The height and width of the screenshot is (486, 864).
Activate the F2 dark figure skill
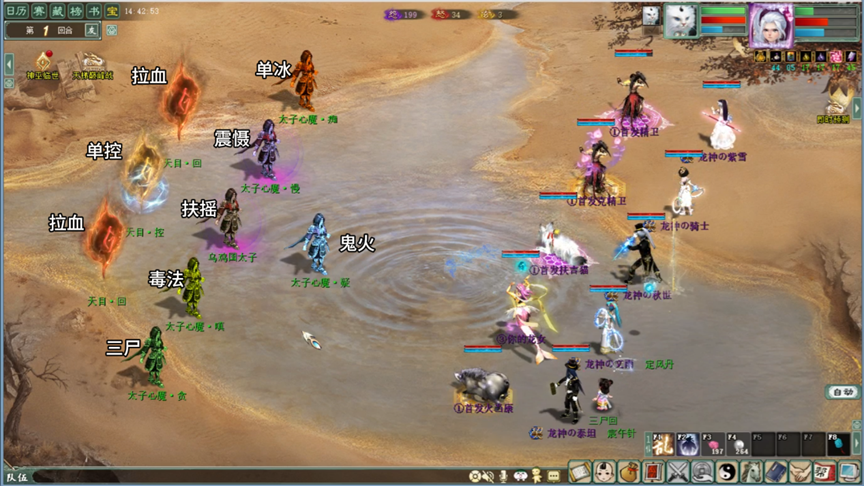pyautogui.click(x=689, y=444)
